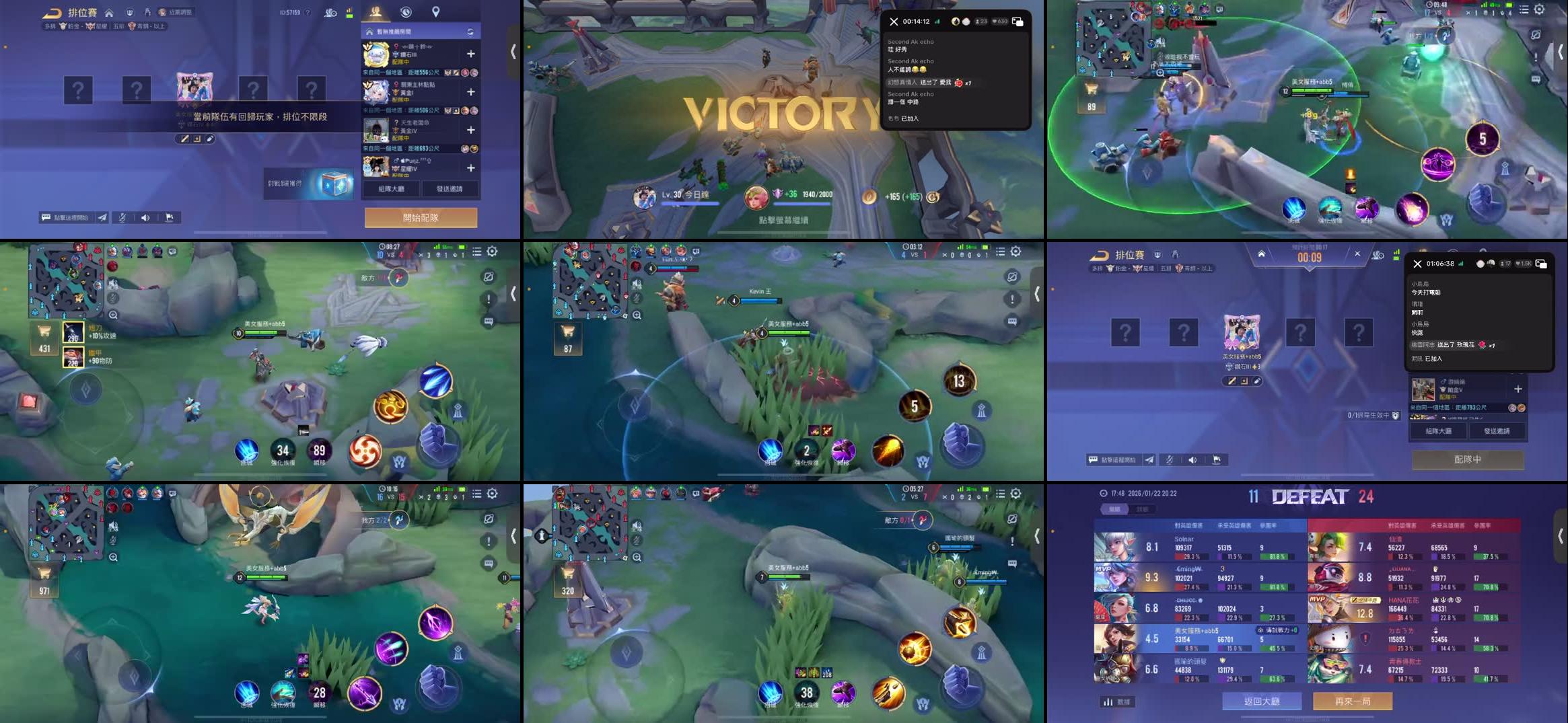Tap the location pin icon in the lobby header
1568x723 pixels.
(x=436, y=11)
